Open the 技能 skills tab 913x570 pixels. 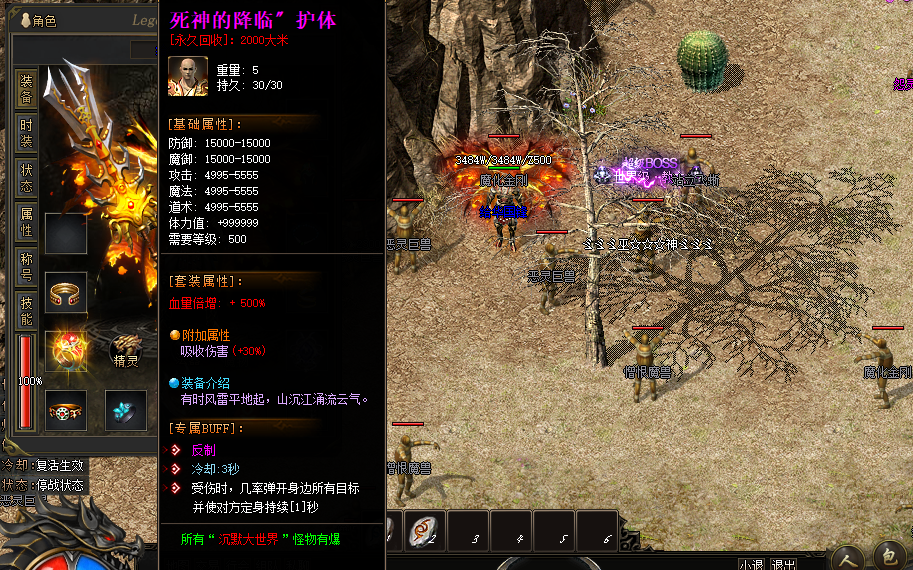click(x=26, y=310)
